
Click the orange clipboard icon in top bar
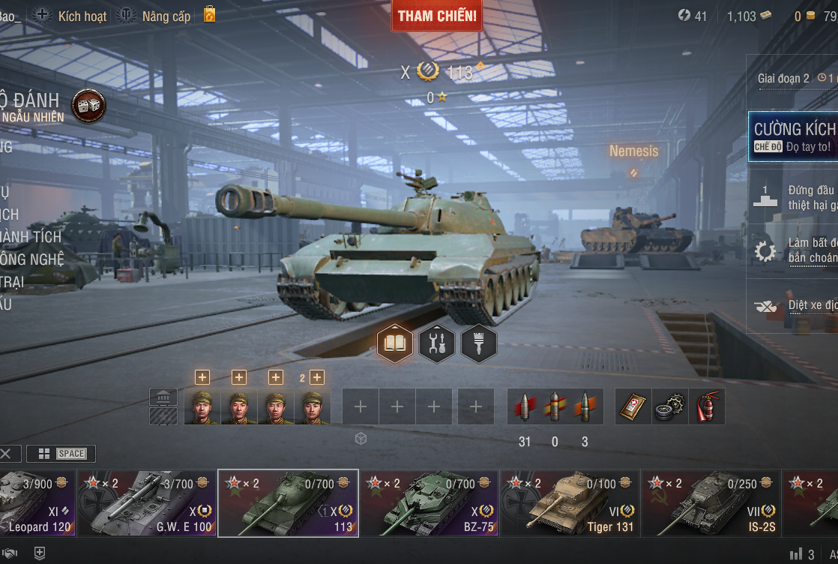click(210, 15)
